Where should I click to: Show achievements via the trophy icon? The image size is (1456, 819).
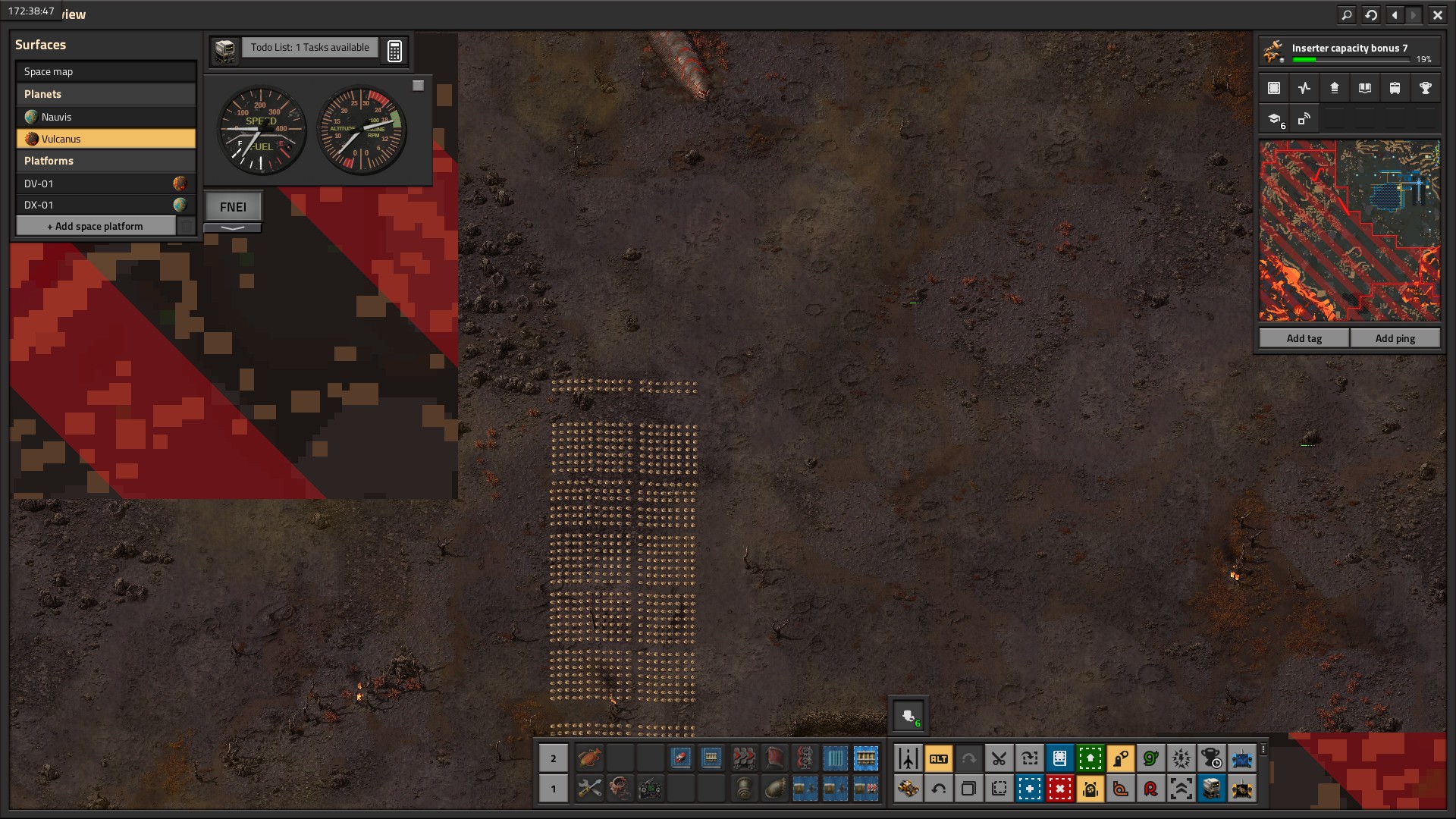(1425, 88)
